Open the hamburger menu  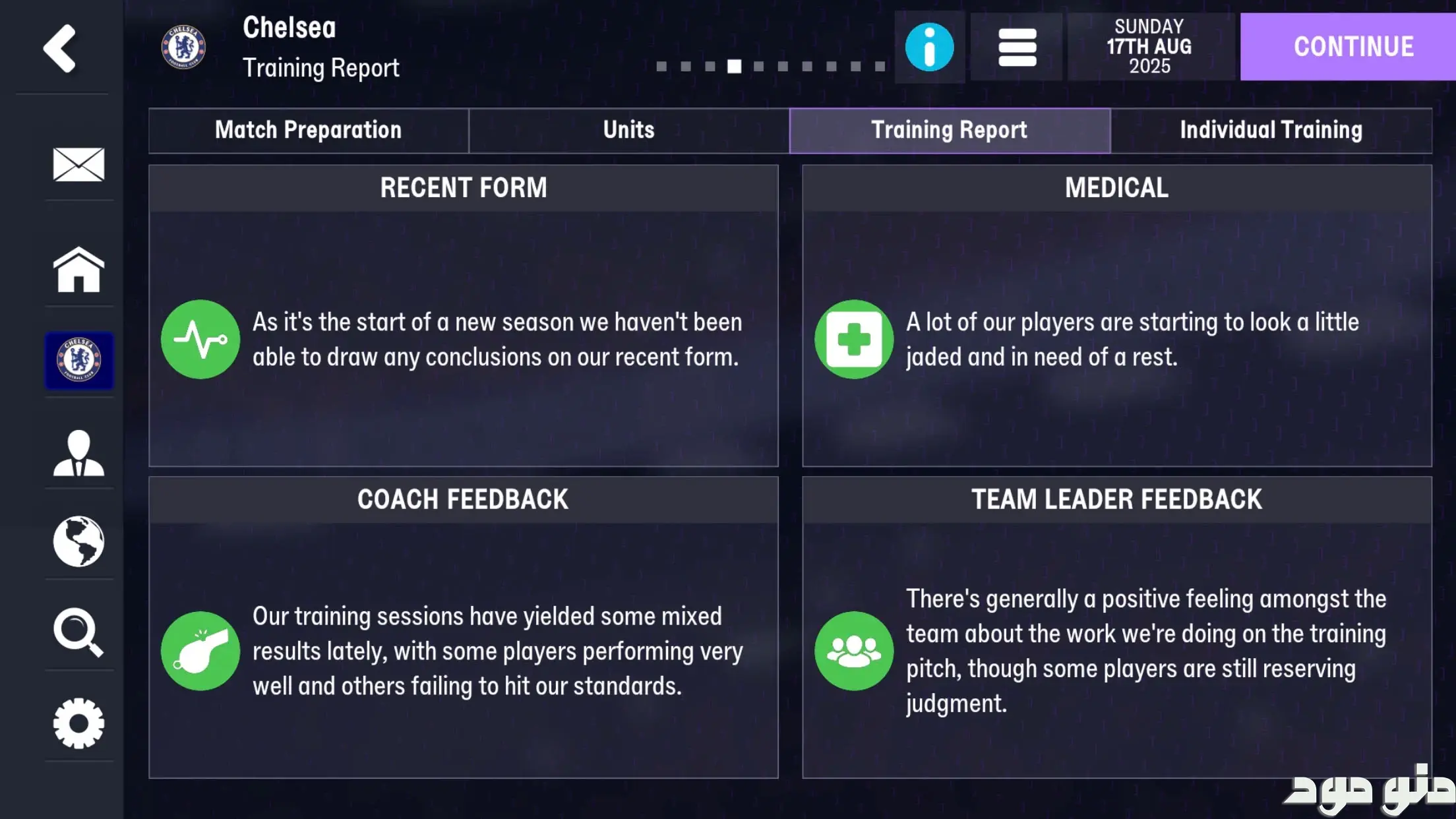(x=1016, y=47)
